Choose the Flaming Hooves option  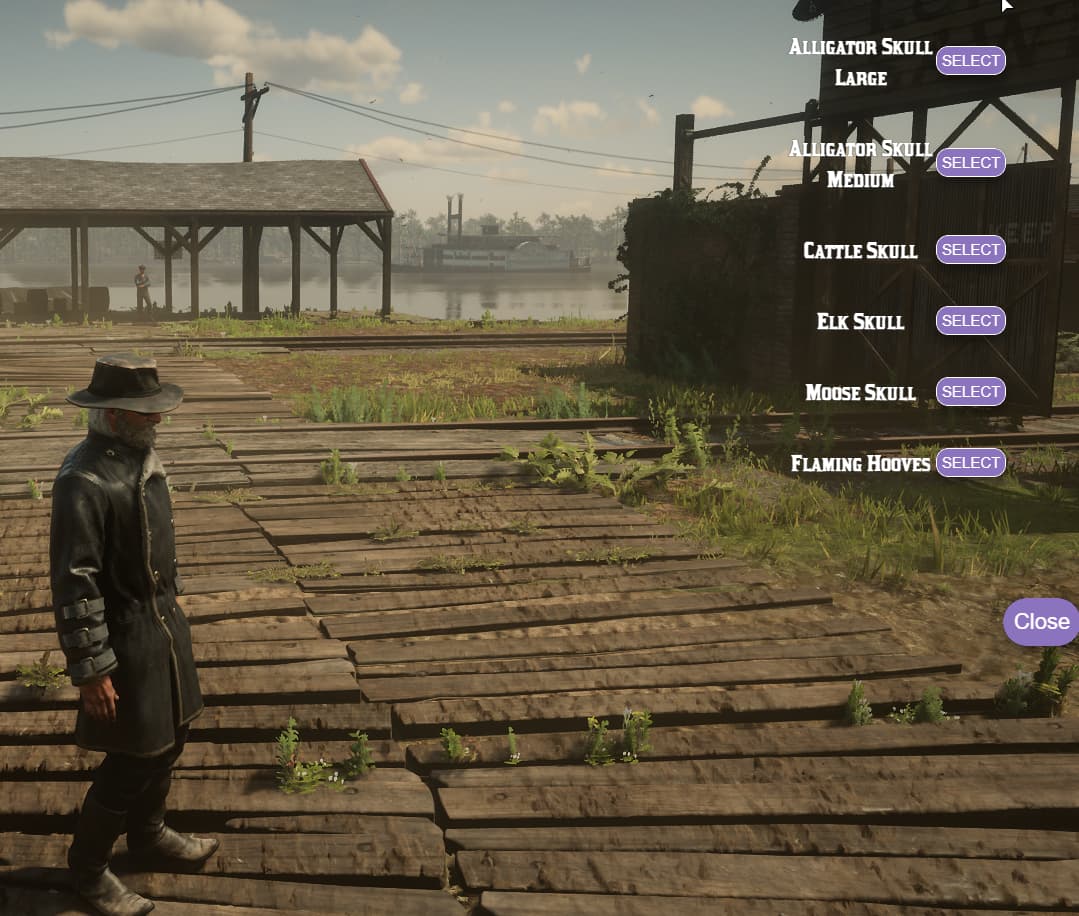(x=970, y=463)
